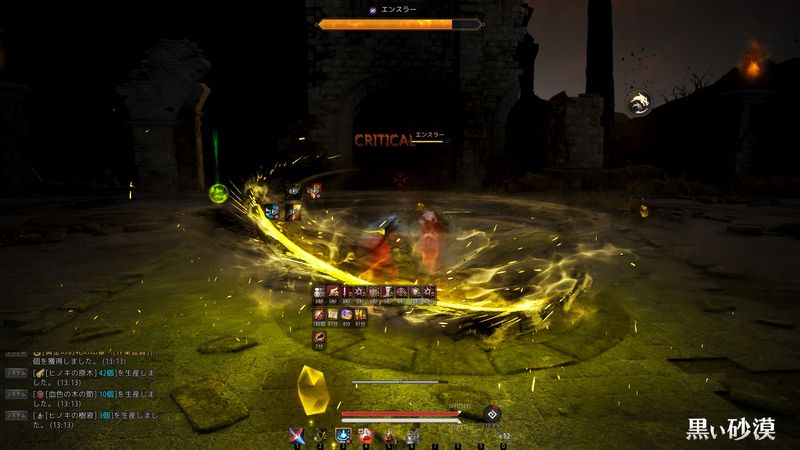Click the white wolf icon at top right
The width and height of the screenshot is (800, 450).
click(639, 102)
